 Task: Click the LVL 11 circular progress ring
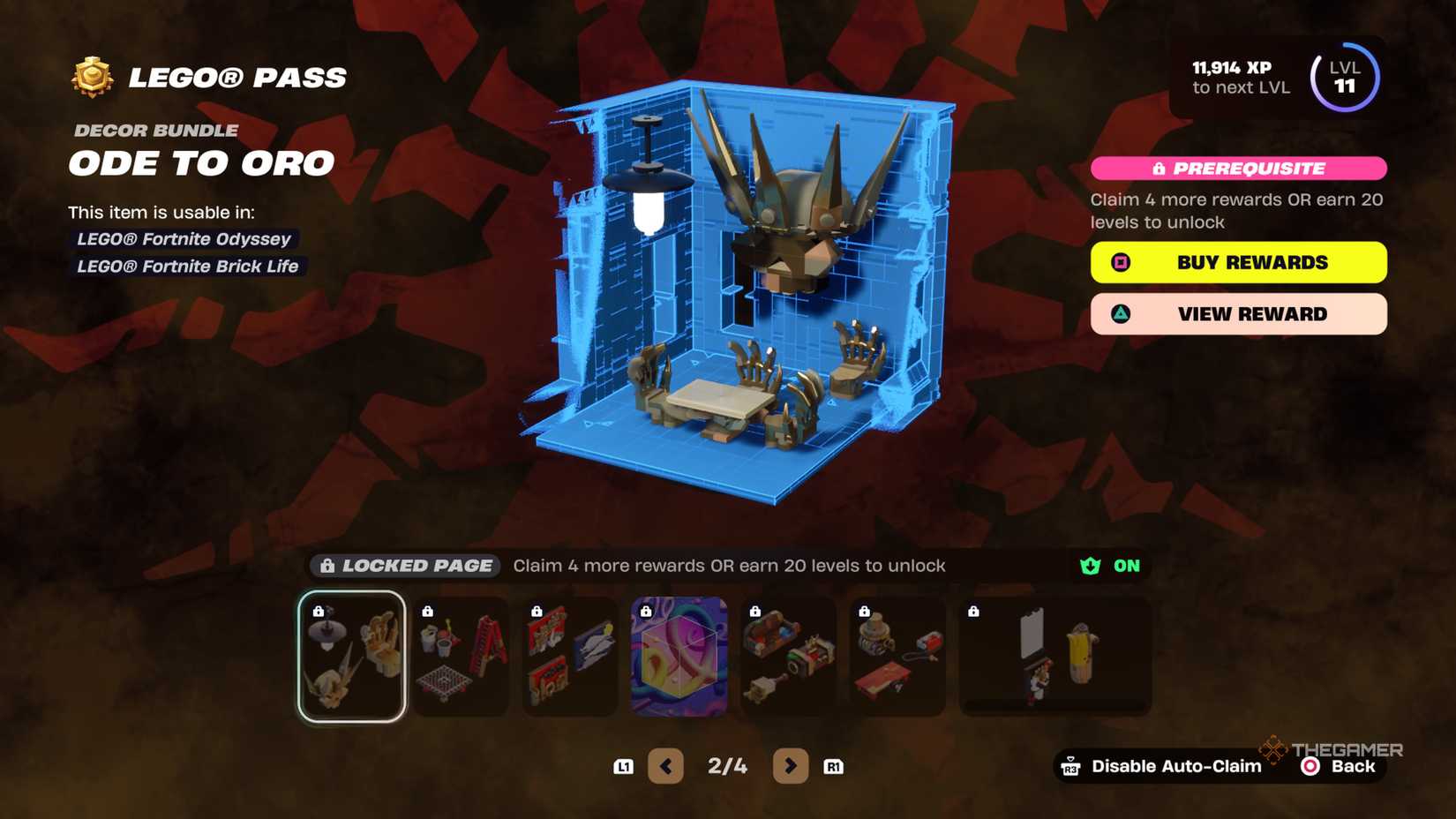point(1345,79)
